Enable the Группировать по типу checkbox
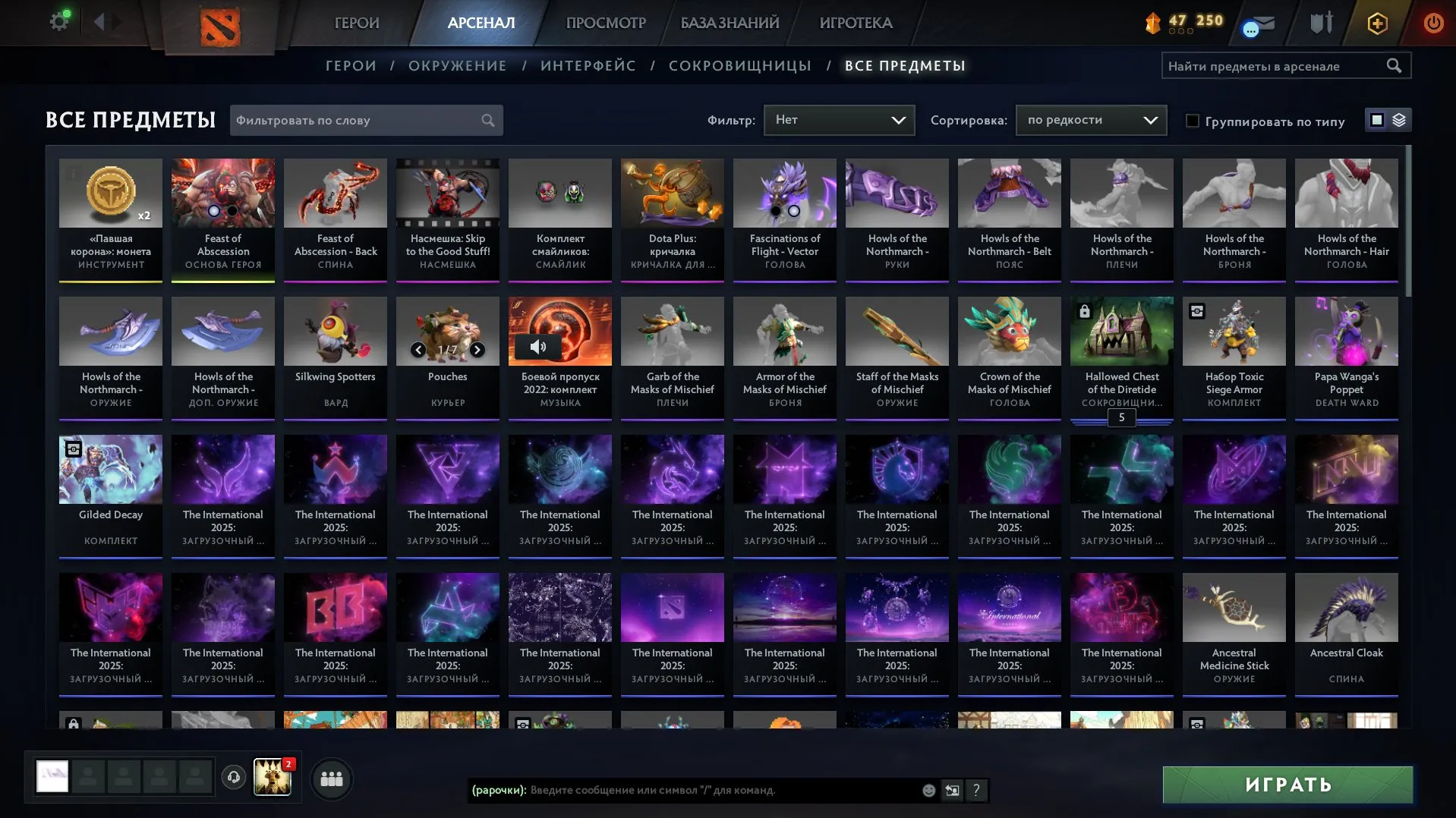Viewport: 1456px width, 818px height. tap(1193, 121)
